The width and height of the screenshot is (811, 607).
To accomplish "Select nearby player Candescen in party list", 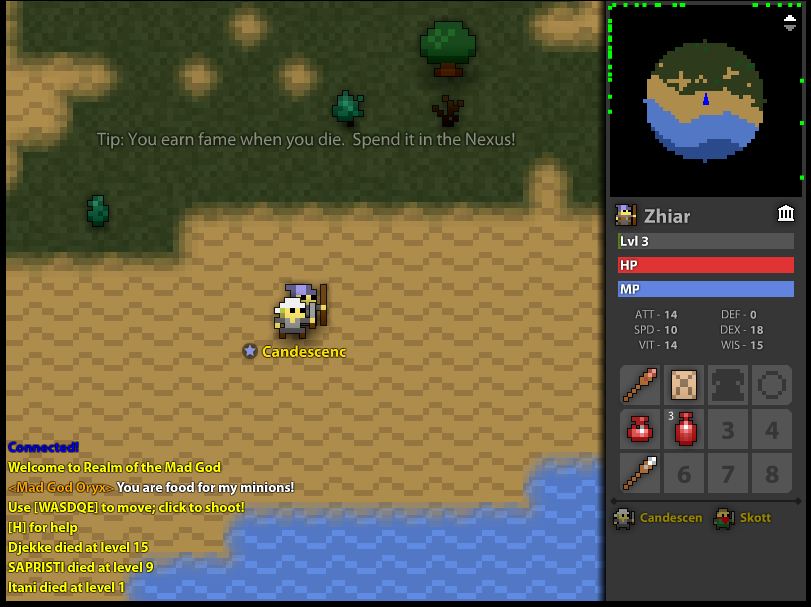I will click(658, 518).
